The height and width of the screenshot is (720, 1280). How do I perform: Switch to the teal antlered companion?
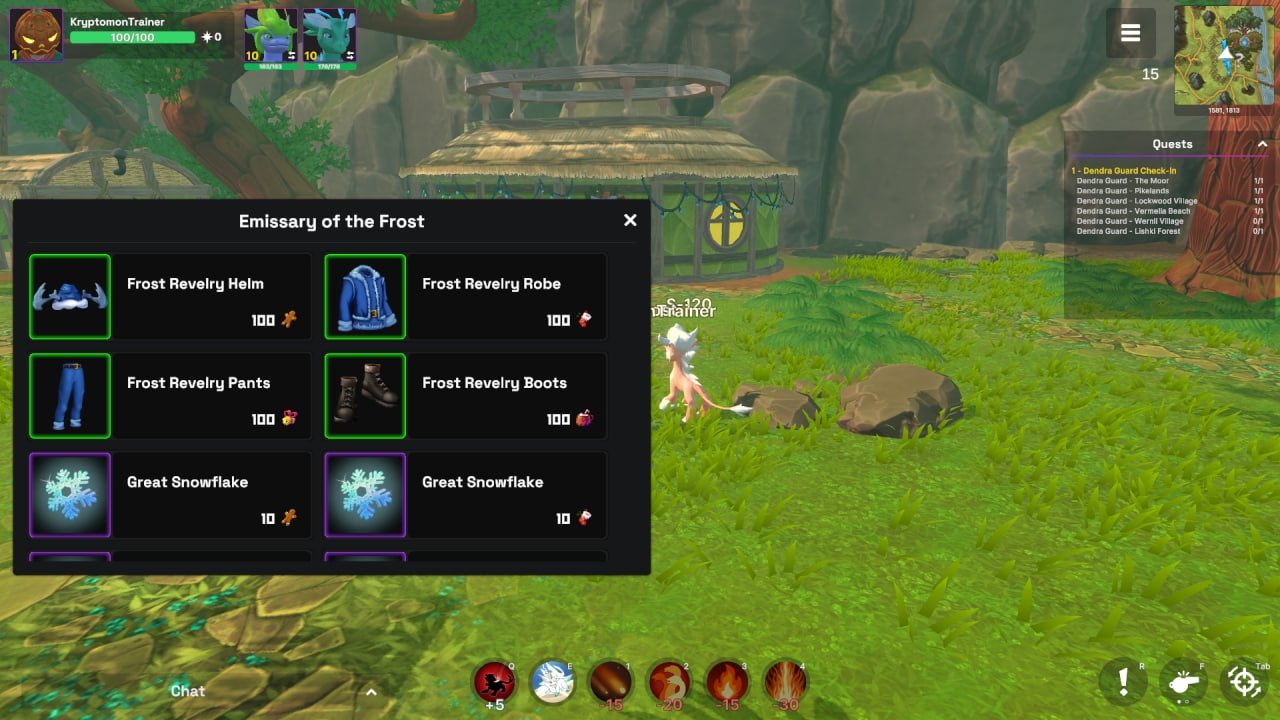coord(329,36)
